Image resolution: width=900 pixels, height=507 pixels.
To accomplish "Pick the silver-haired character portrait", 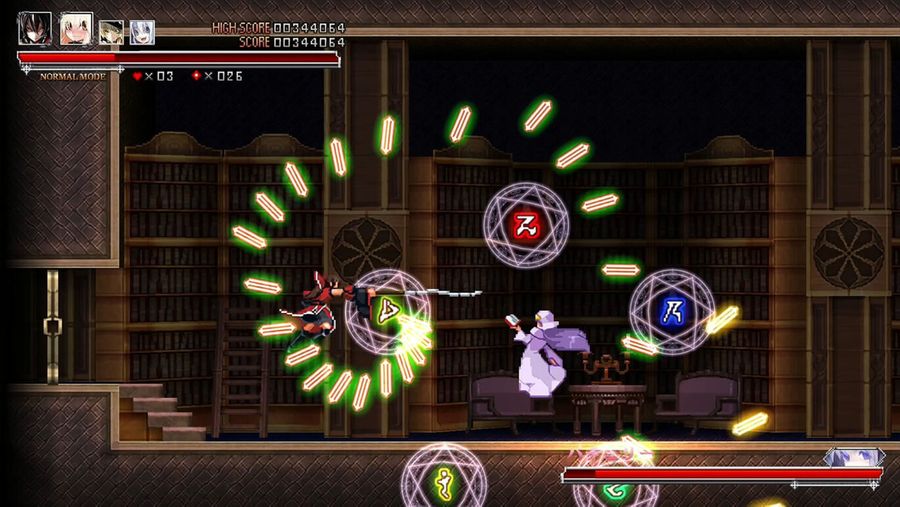I will point(142,32).
